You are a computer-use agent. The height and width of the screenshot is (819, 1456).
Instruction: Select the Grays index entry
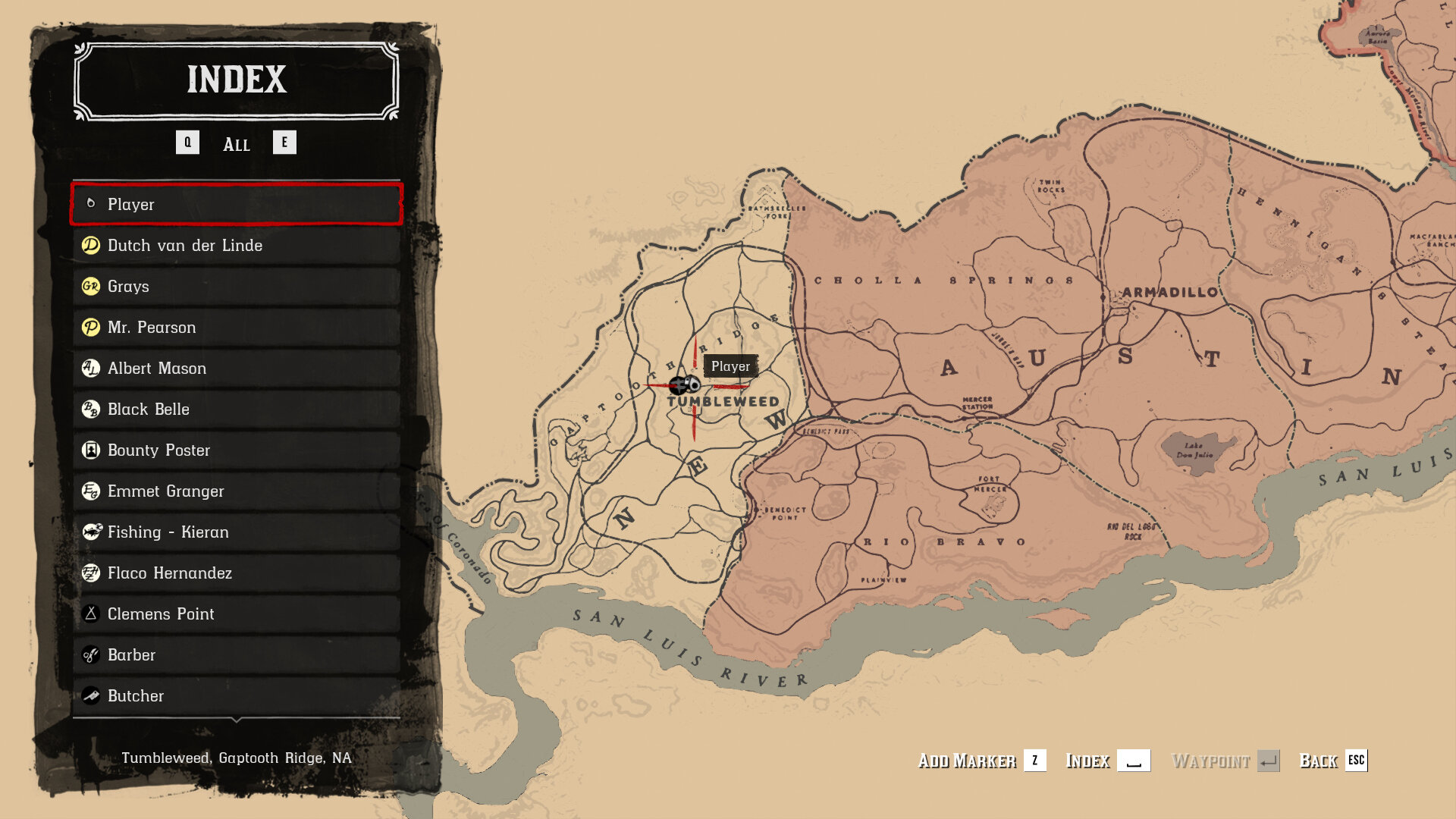(236, 286)
